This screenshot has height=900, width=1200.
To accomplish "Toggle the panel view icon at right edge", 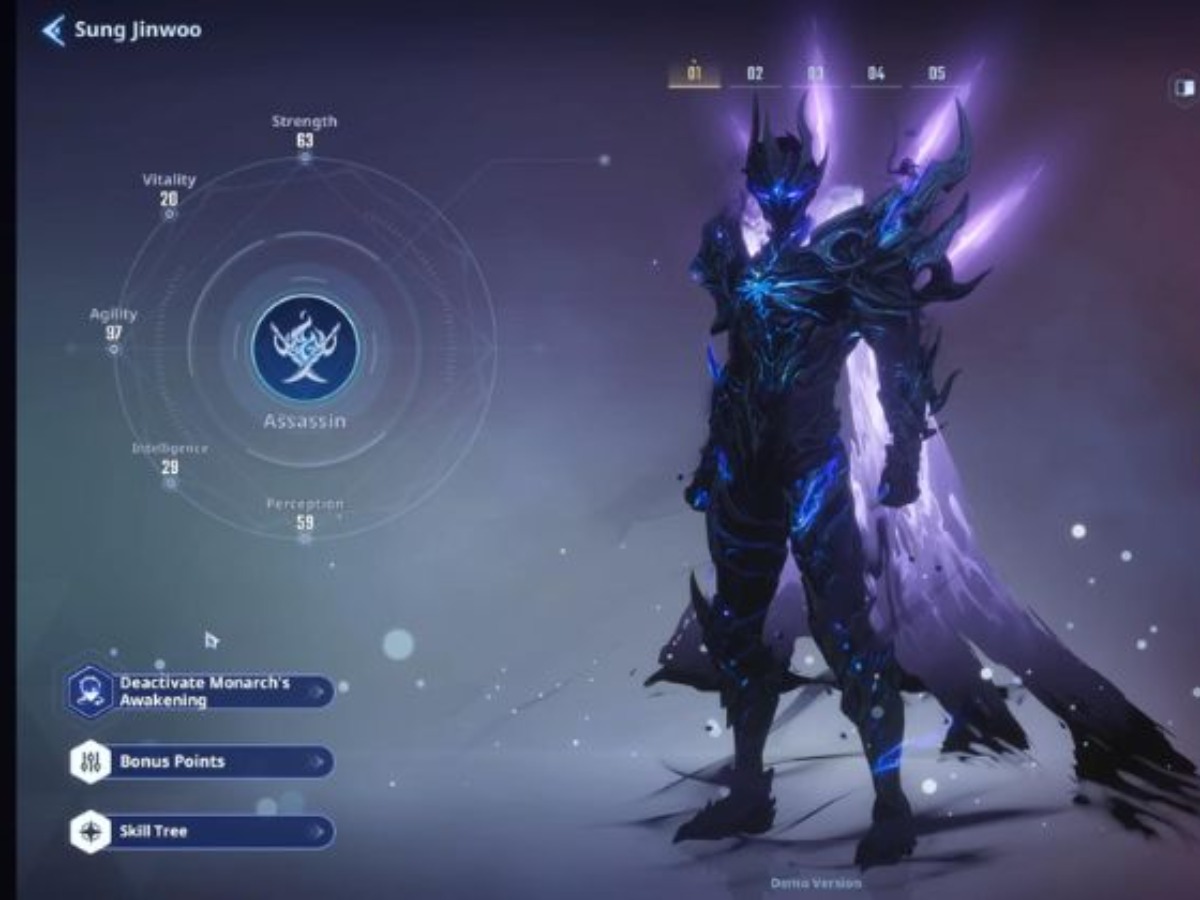I will 1185,88.
